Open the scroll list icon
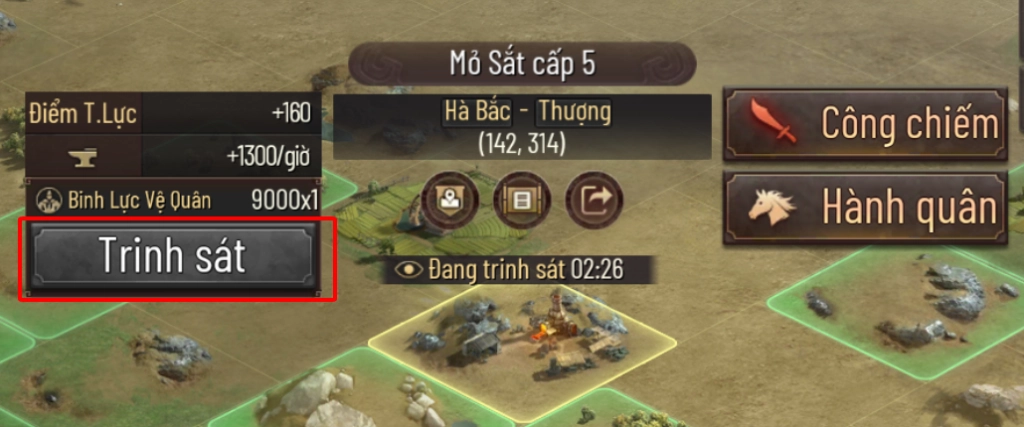This screenshot has height=427, width=1024. click(x=520, y=198)
